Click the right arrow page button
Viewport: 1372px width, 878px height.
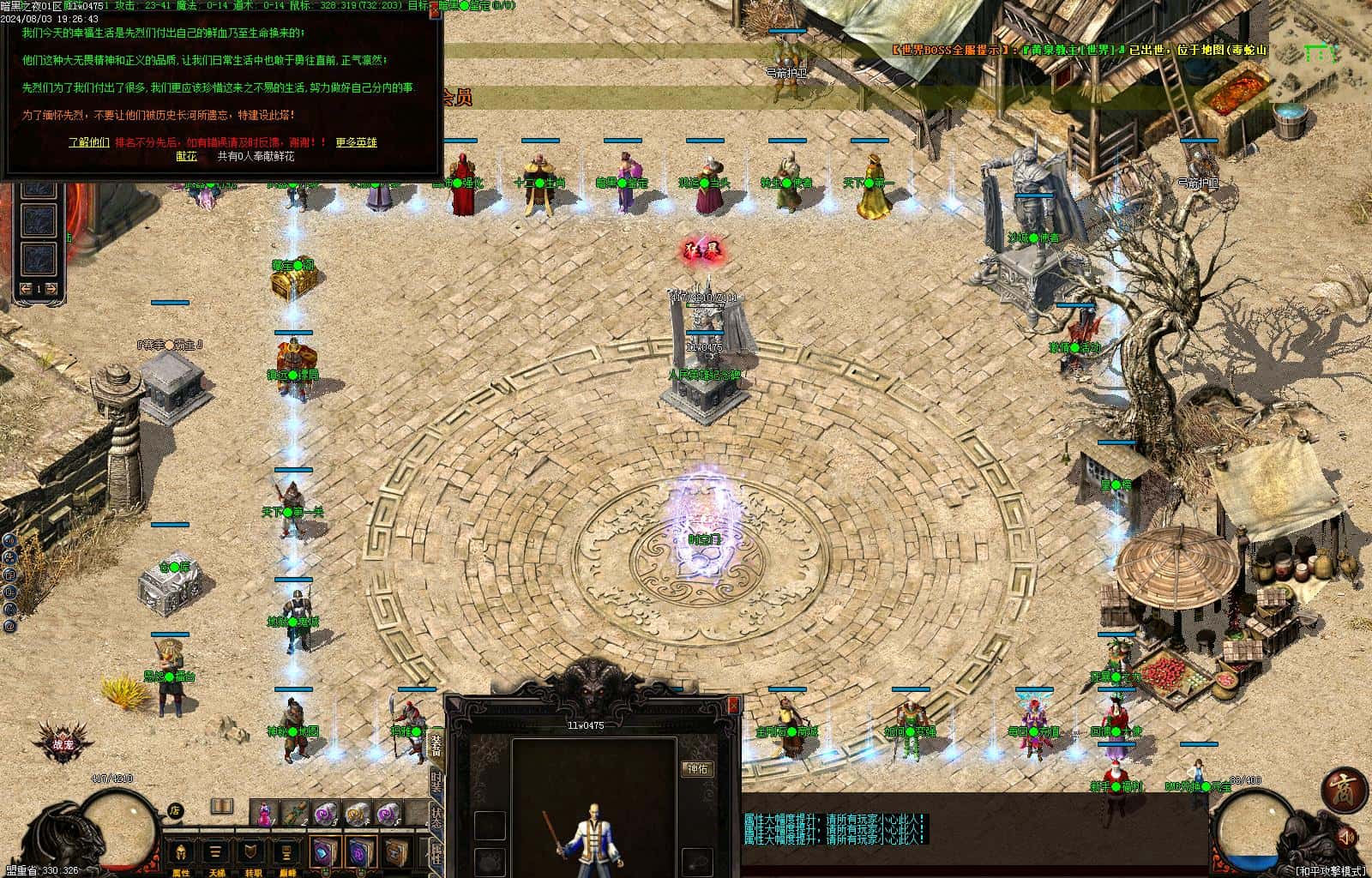[x=51, y=289]
